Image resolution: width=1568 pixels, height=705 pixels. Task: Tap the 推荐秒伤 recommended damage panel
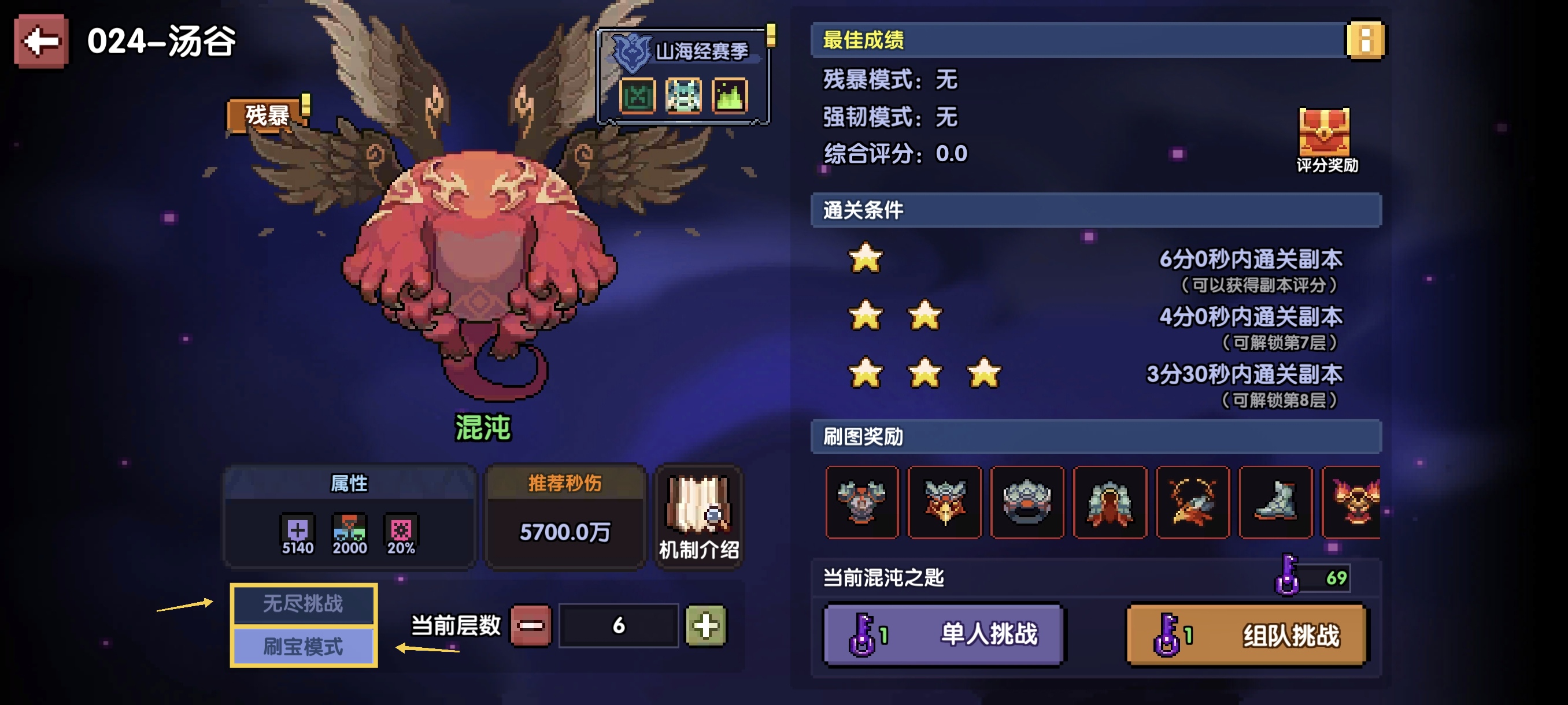coord(564,518)
